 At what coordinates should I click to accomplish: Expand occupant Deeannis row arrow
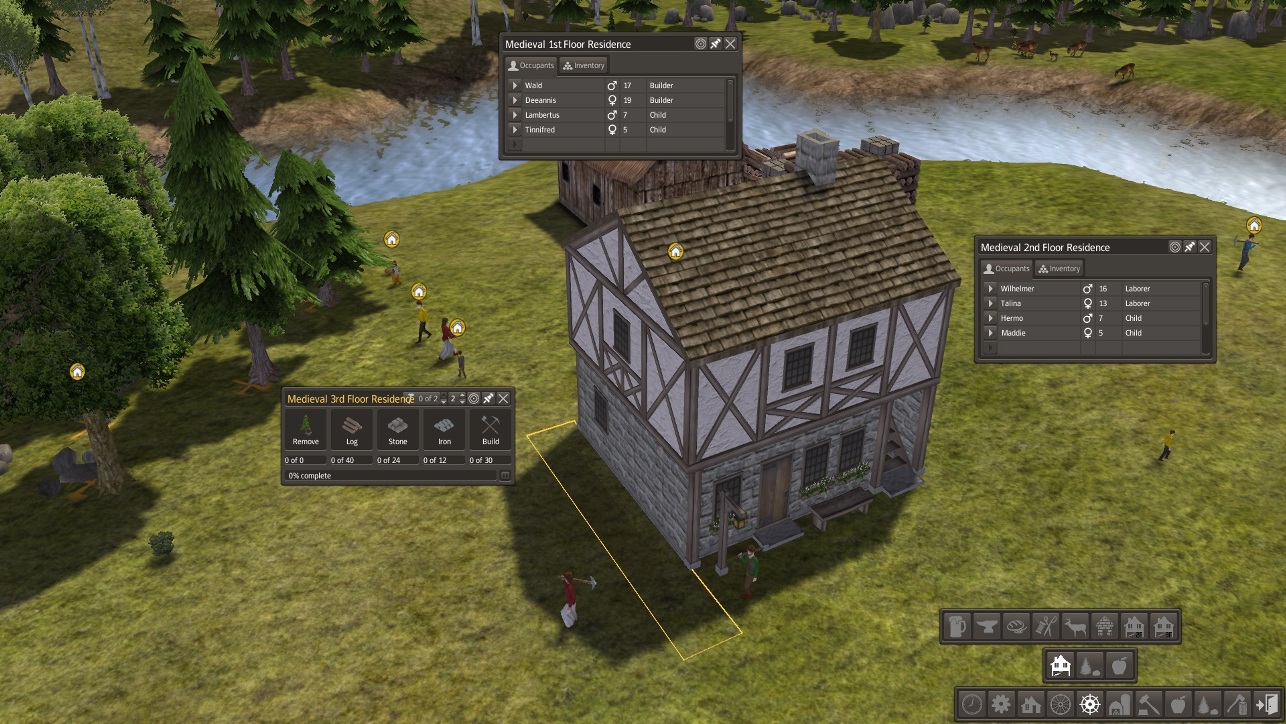(x=515, y=100)
